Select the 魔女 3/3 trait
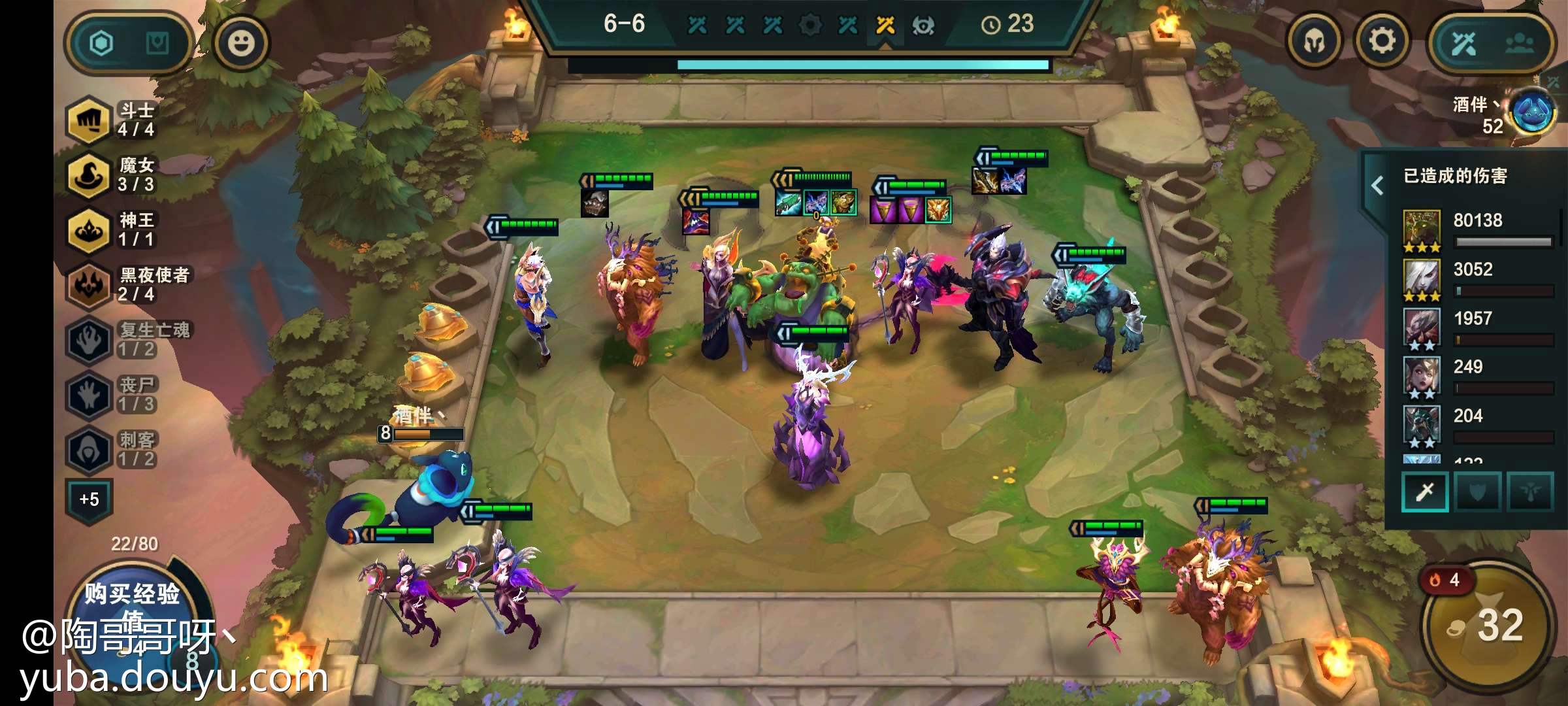This screenshot has height=706, width=1568. [111, 175]
